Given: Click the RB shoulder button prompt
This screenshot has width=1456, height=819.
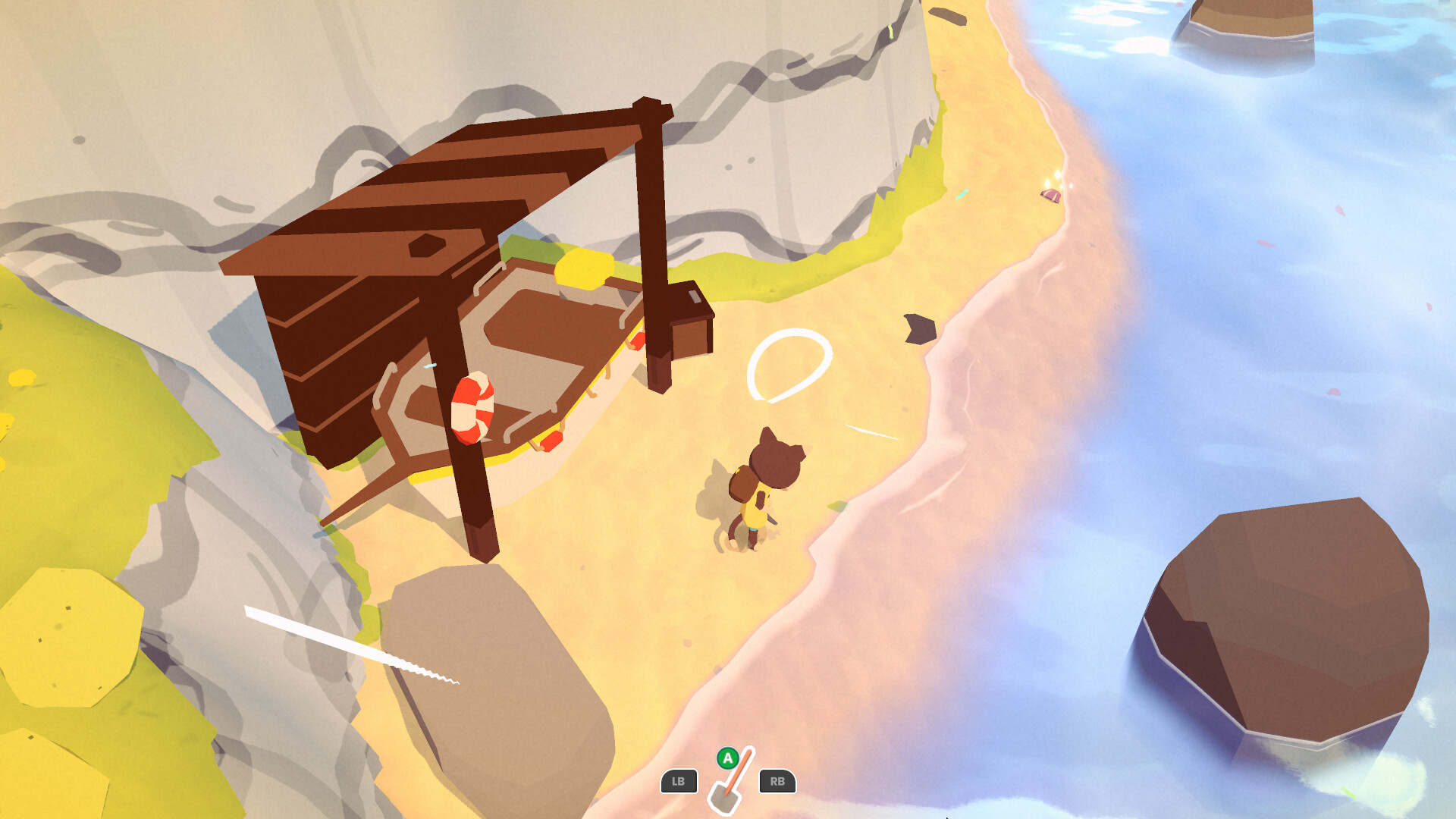Looking at the screenshot, I should tap(778, 783).
